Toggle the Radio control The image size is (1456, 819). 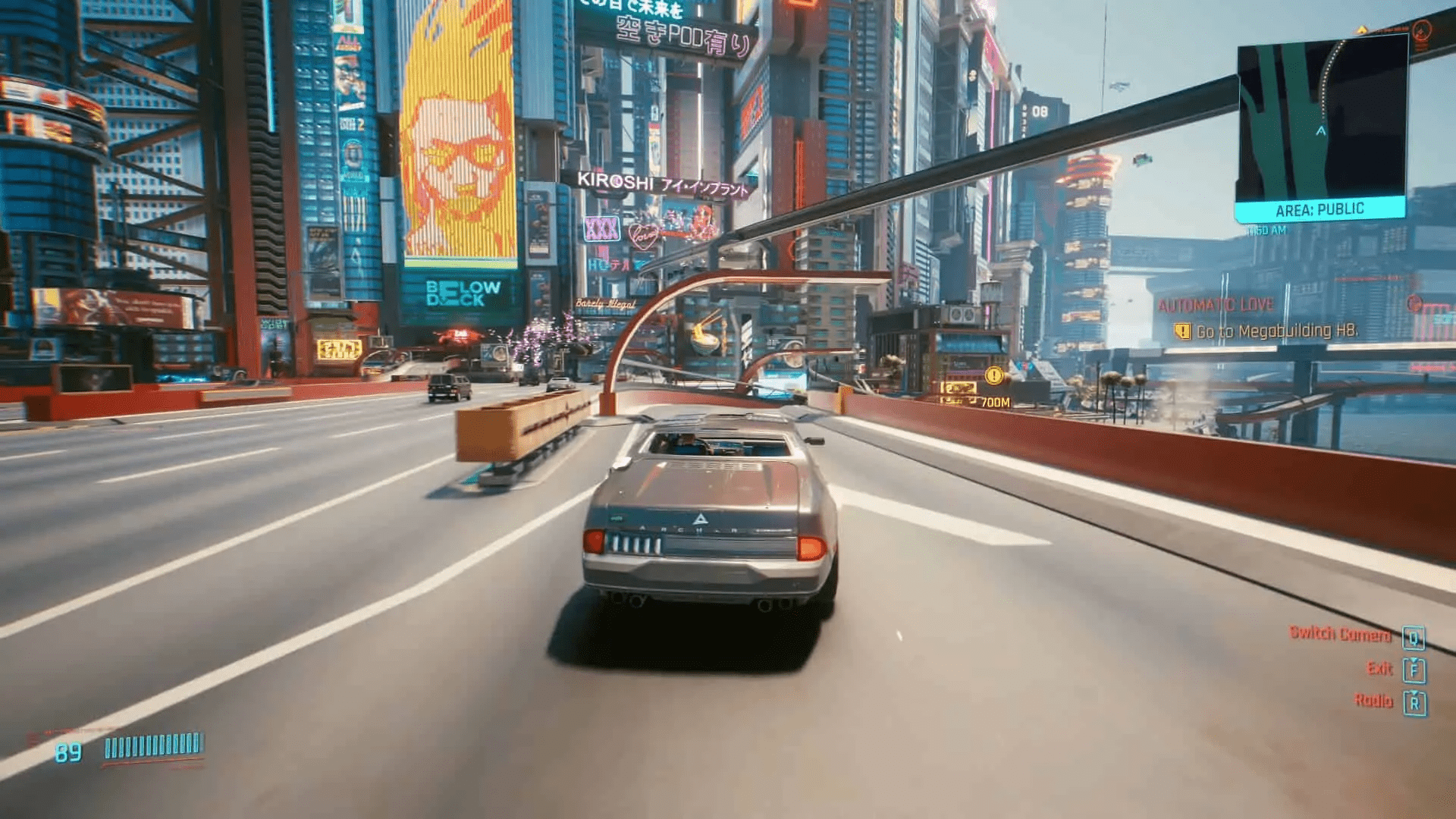coord(1373,698)
